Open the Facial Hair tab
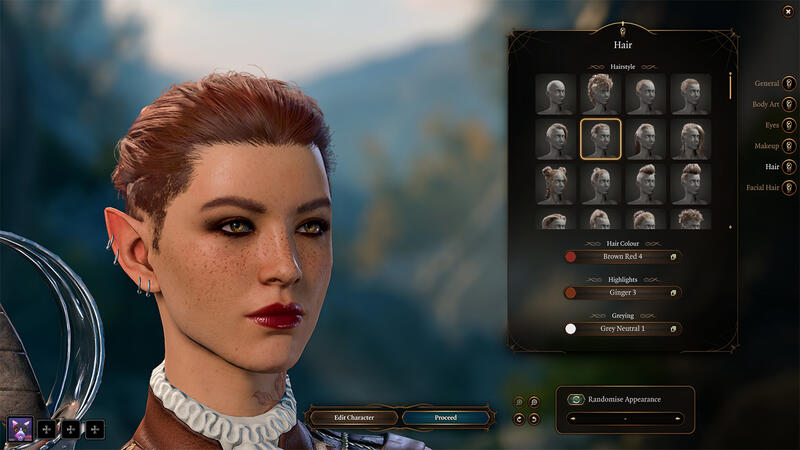 (x=789, y=187)
